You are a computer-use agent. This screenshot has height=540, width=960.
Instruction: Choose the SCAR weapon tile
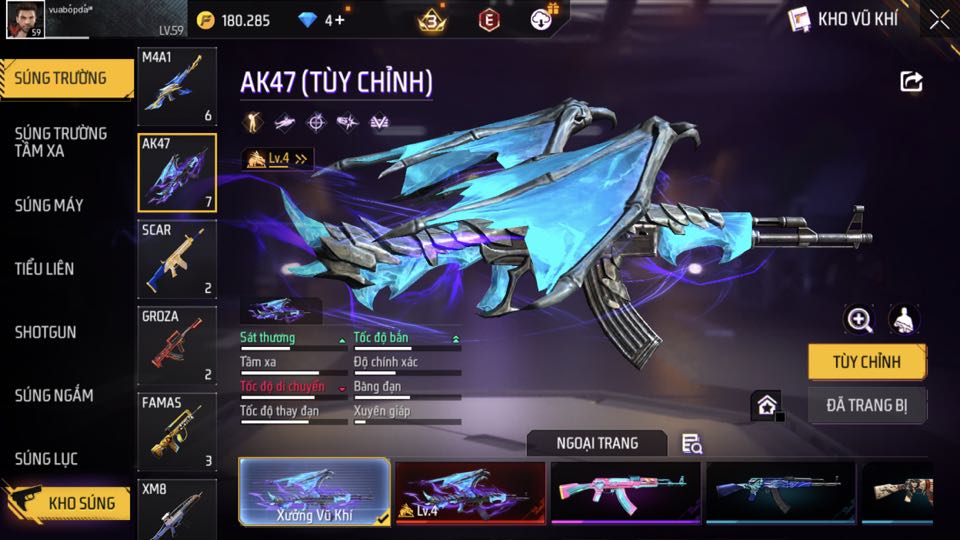coord(176,260)
